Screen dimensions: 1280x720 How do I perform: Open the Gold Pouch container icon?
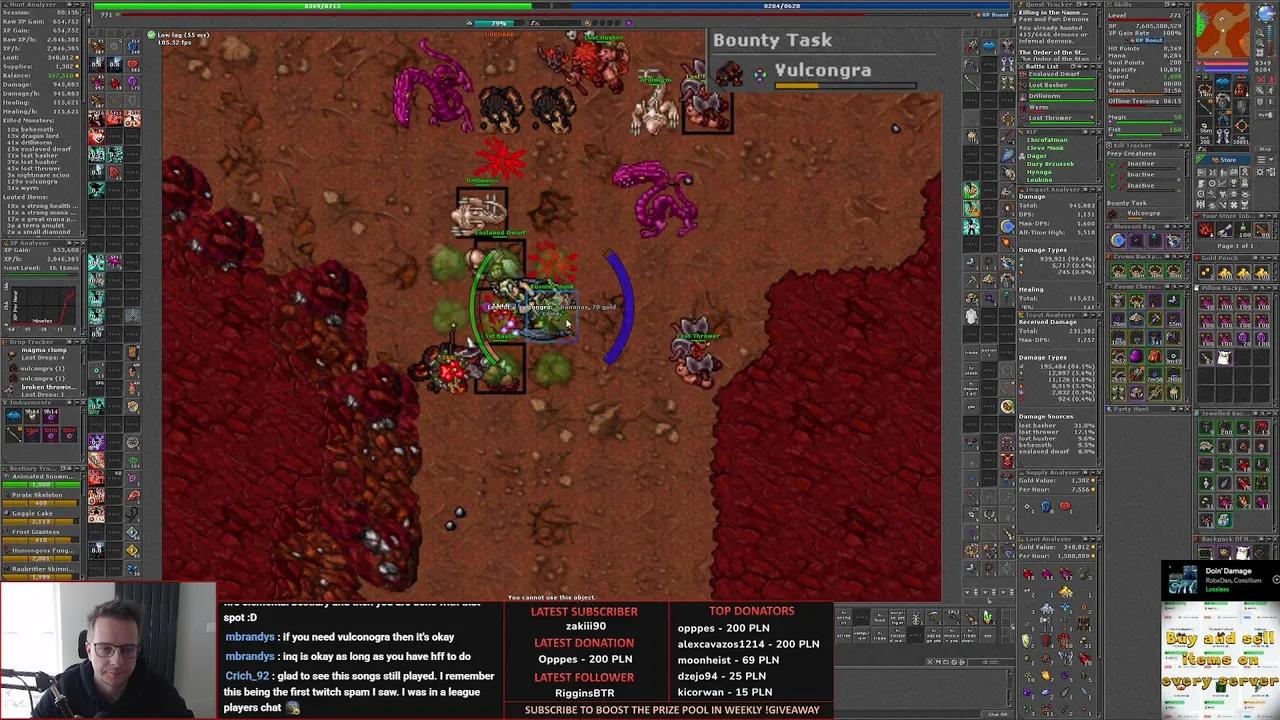point(1196,258)
